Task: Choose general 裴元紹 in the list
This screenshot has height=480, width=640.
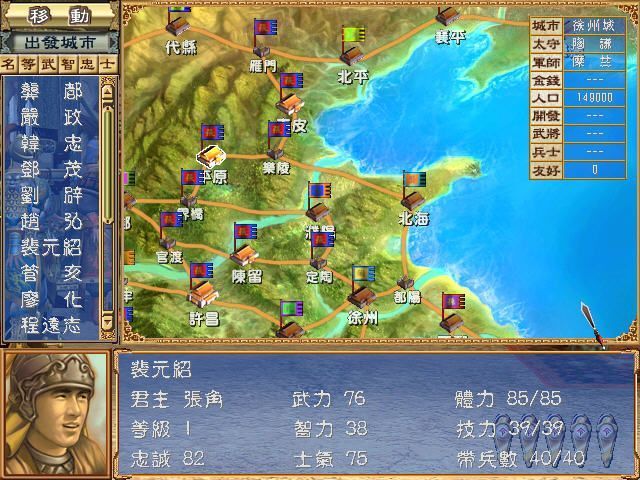Action: [50, 246]
